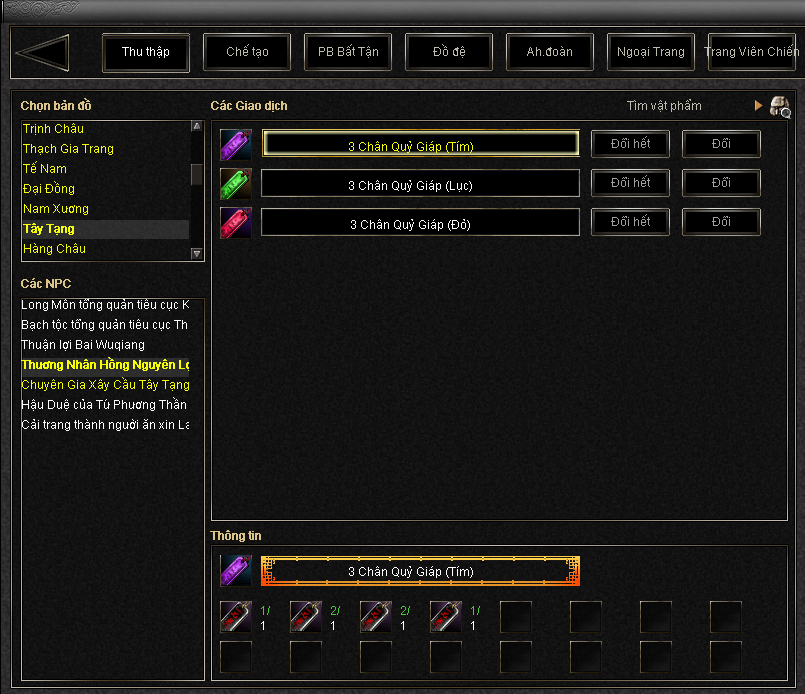
Task: Select the PB Bất Tận tab
Action: (348, 52)
